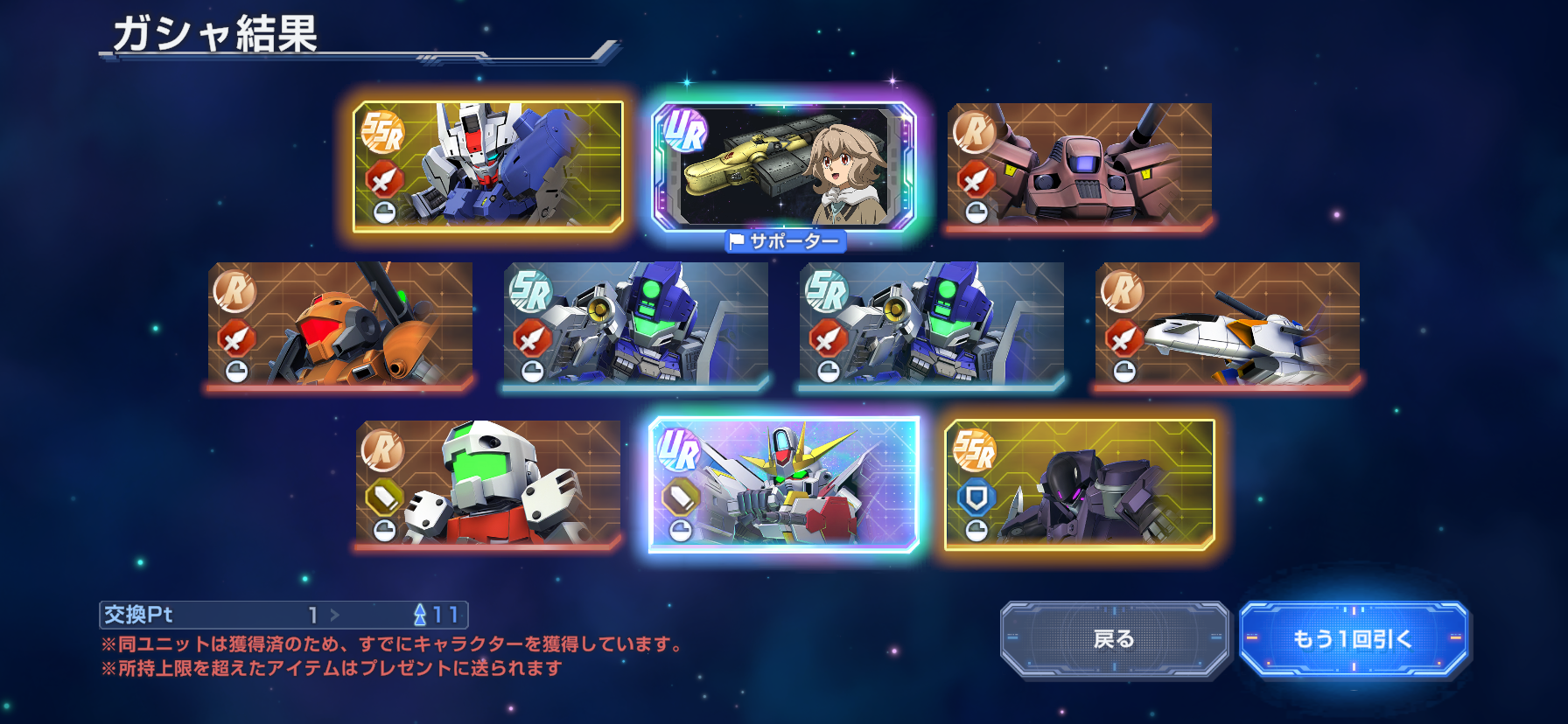1568x724 pixels.
Task: Open the UR winged Gundam unit card
Action: pyautogui.click(x=784, y=484)
